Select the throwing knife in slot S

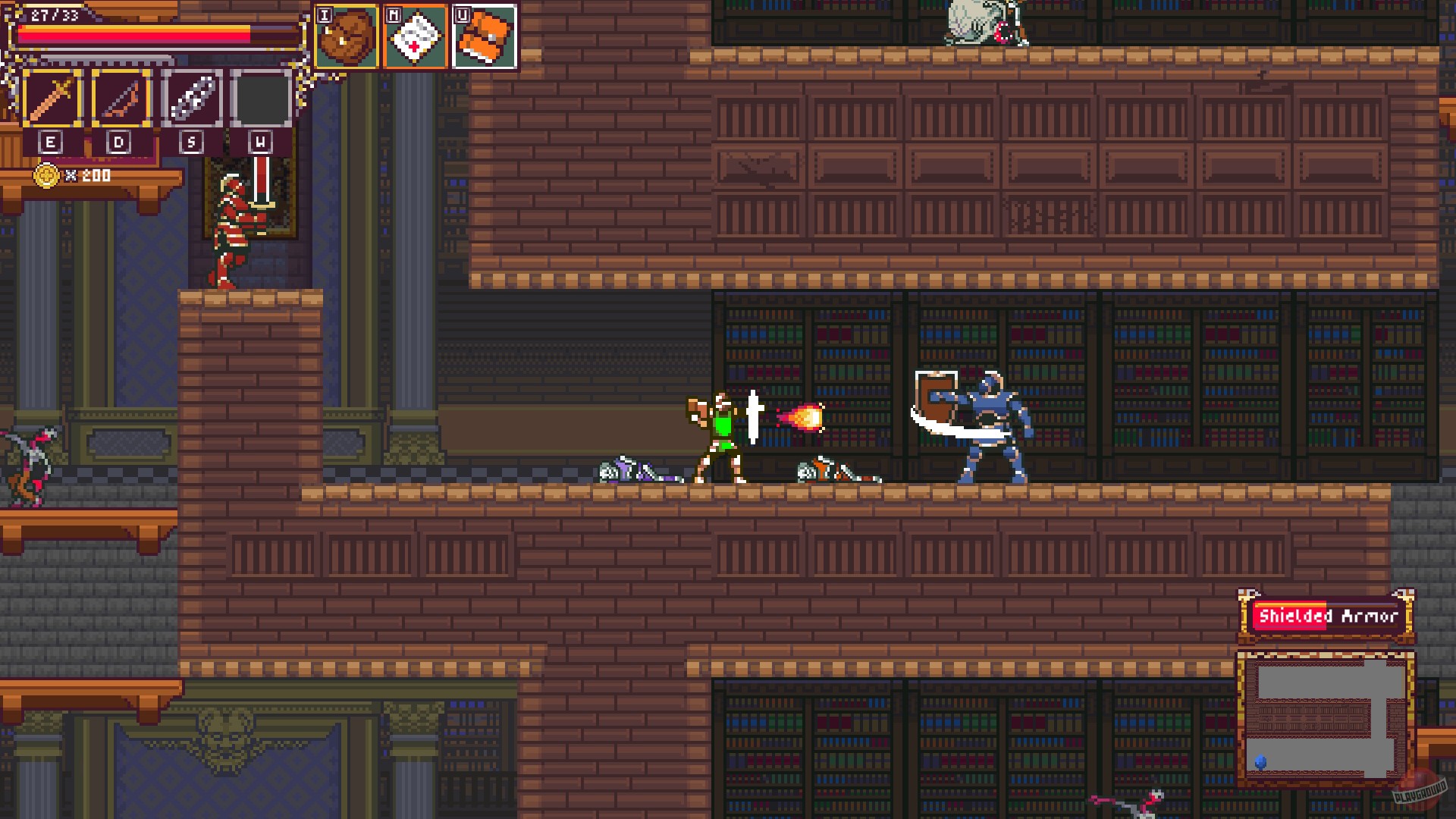(190, 97)
